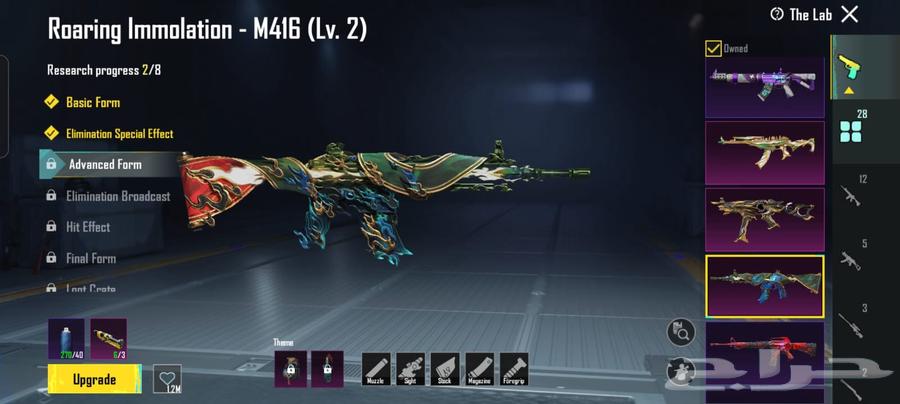The height and width of the screenshot is (404, 900).
Task: Open the Magazine attachment slot
Action: click(x=479, y=368)
